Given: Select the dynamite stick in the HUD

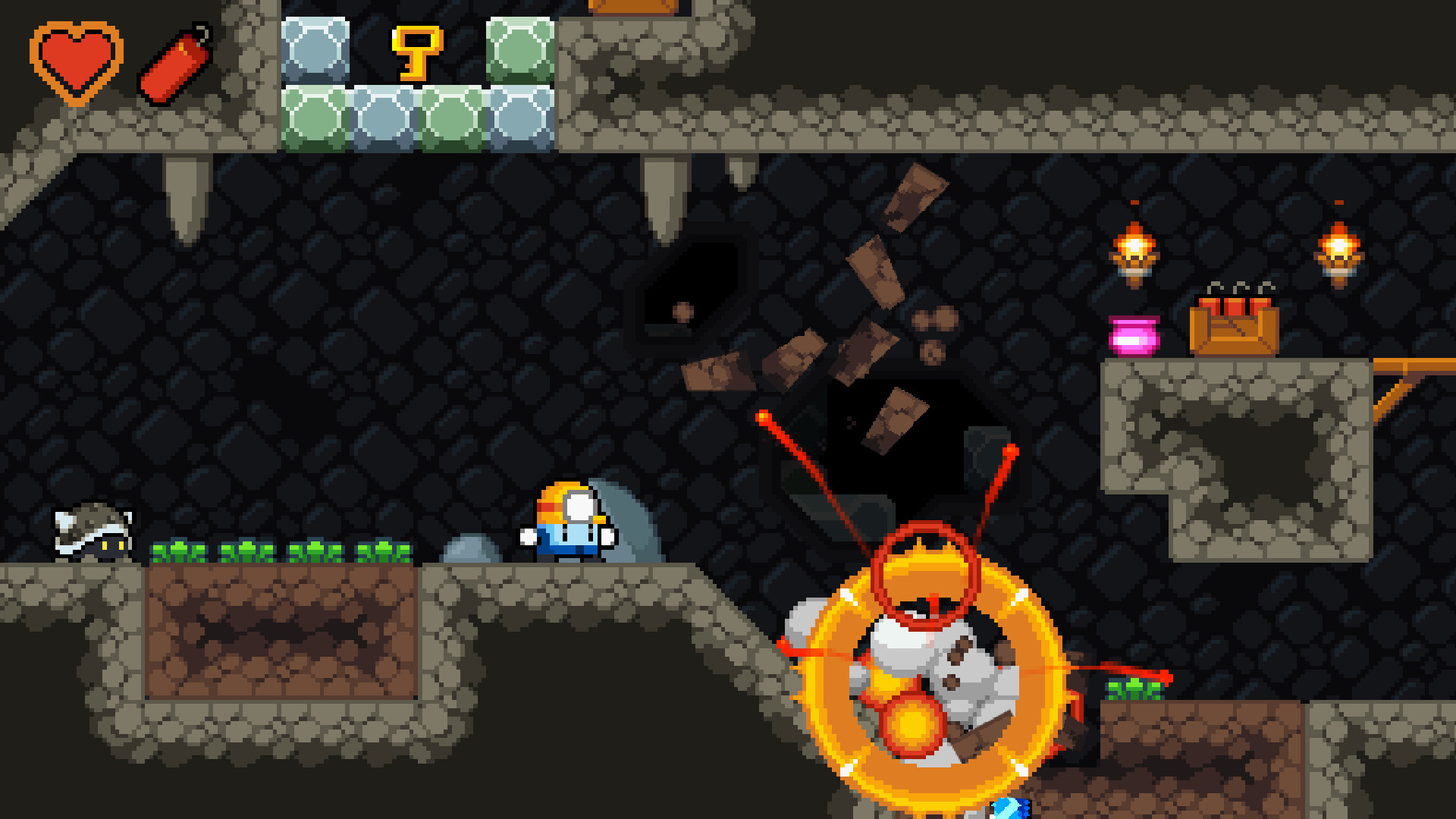Looking at the screenshot, I should [x=173, y=64].
